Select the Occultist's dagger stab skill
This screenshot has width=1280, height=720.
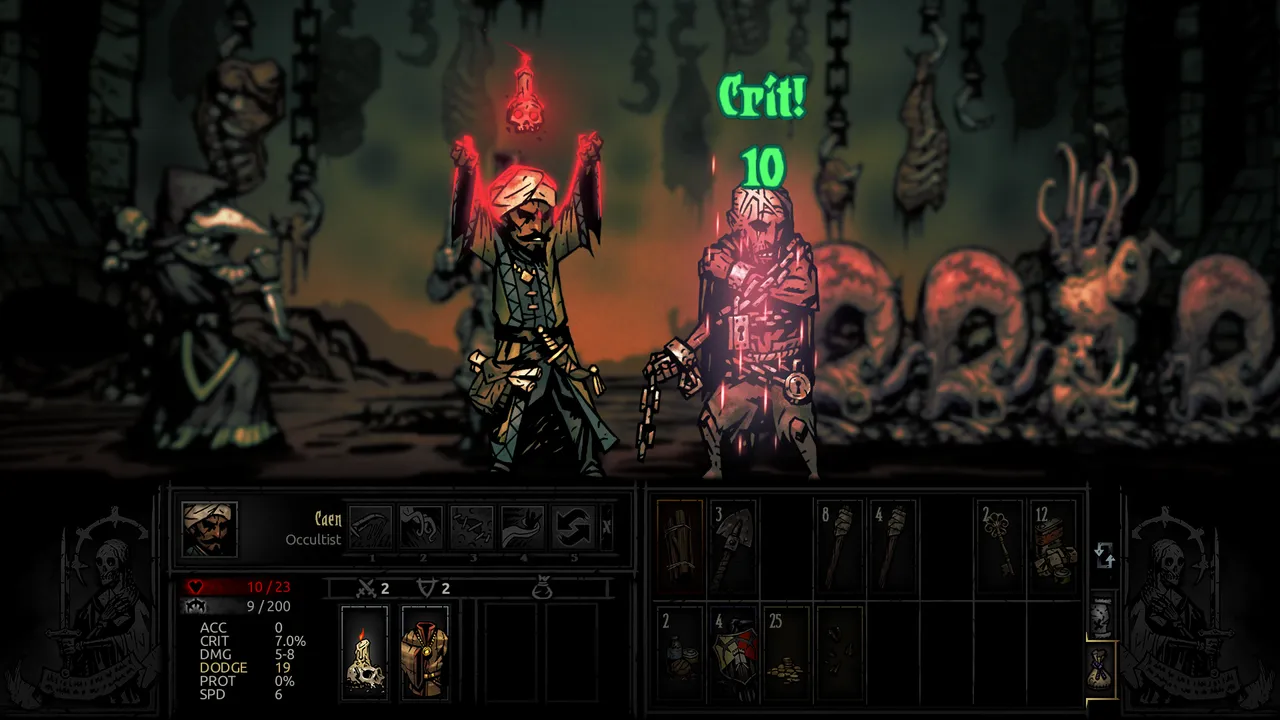(370, 527)
